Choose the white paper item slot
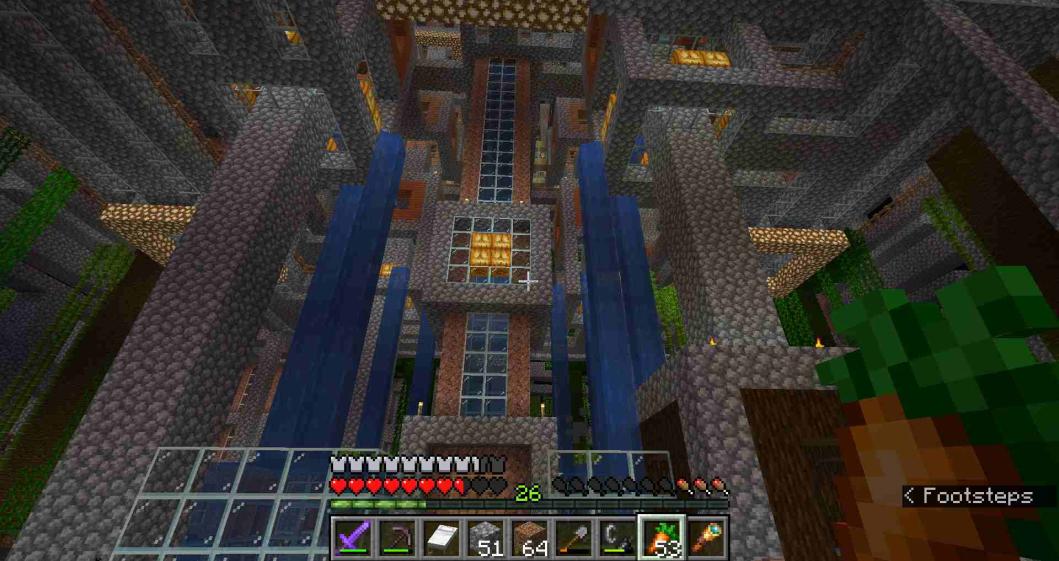1059x561 pixels. pyautogui.click(x=441, y=538)
